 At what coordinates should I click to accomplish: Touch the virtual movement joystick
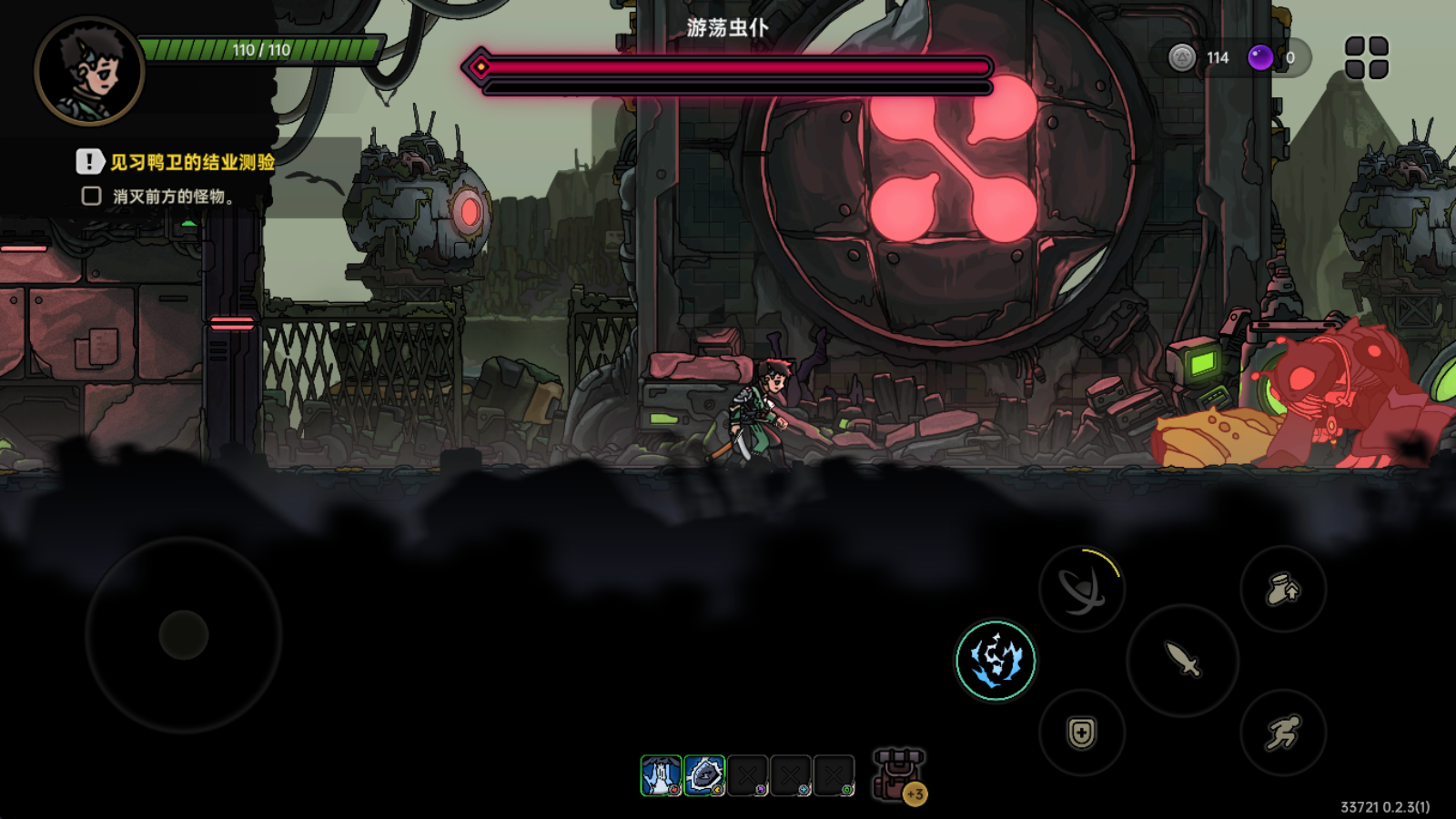184,634
